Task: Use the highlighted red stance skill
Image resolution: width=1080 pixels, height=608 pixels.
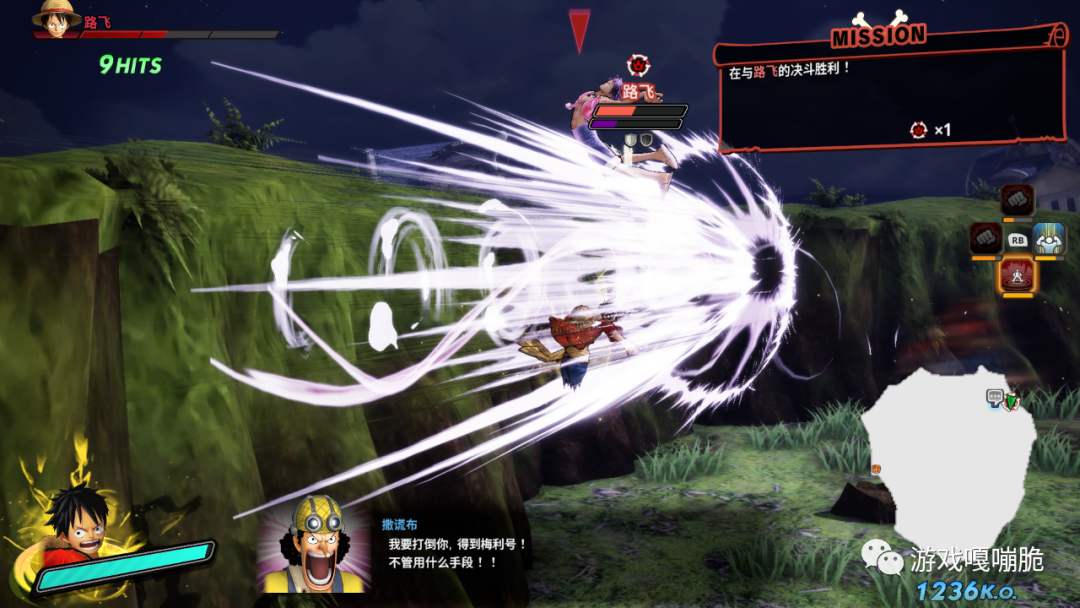Action: pyautogui.click(x=1018, y=275)
